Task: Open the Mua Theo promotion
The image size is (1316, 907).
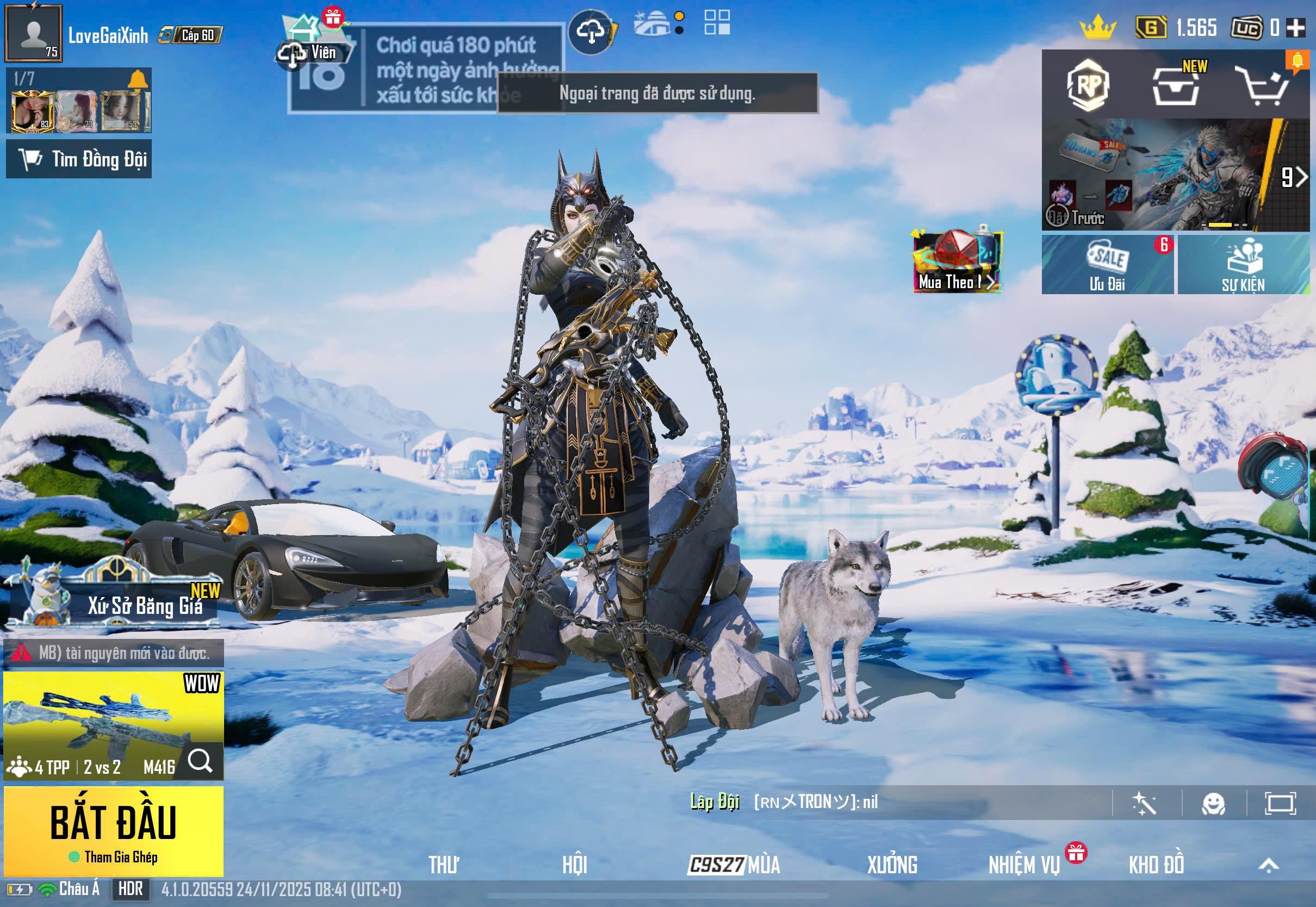Action: tap(957, 262)
